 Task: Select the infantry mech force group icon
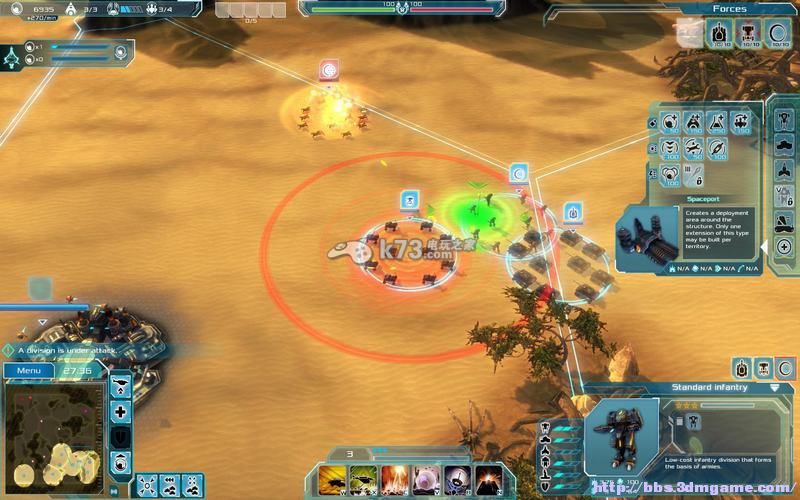pyautogui.click(x=750, y=33)
